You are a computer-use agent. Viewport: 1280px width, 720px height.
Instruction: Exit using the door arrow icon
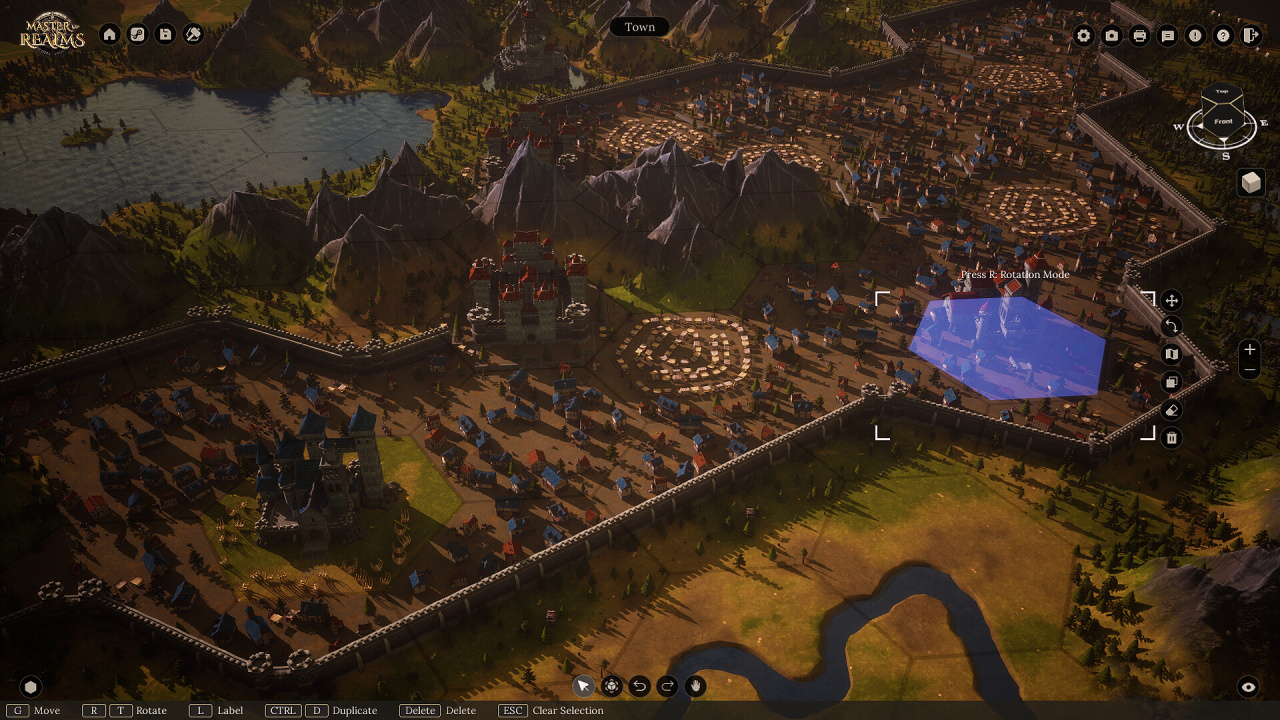point(1251,36)
